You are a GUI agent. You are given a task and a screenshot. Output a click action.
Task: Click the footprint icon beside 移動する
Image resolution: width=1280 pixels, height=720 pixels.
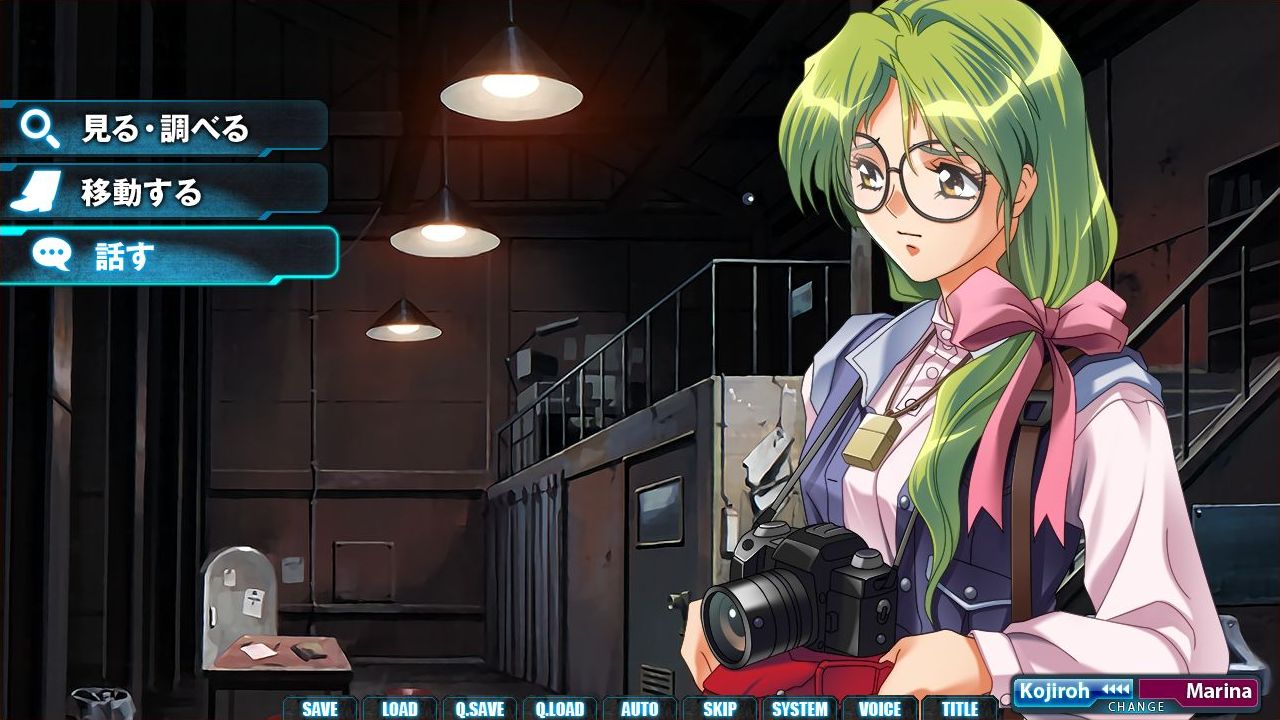pyautogui.click(x=39, y=190)
